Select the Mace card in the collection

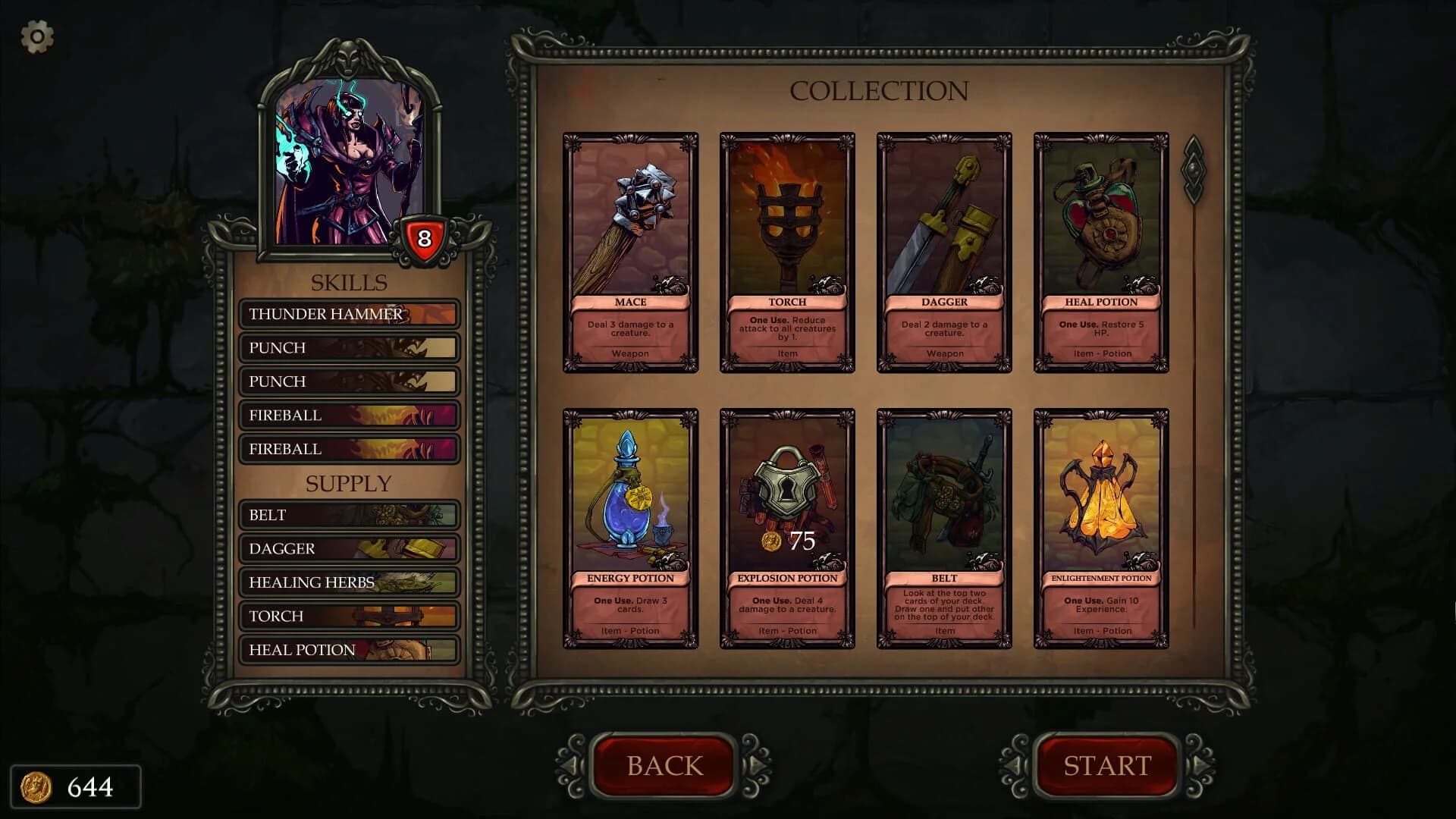(x=630, y=250)
